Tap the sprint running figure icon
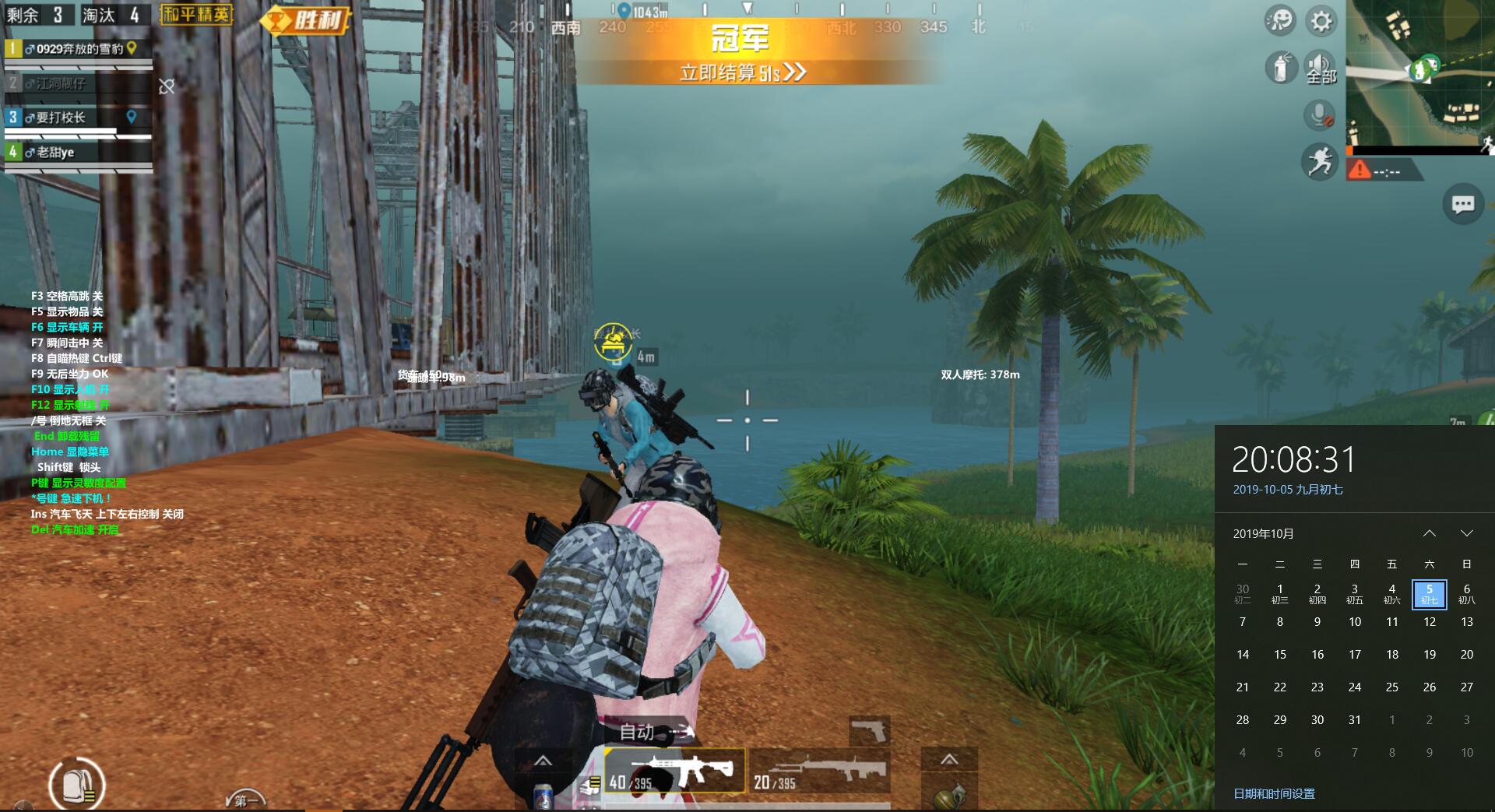The width and height of the screenshot is (1495, 812). (x=1320, y=163)
